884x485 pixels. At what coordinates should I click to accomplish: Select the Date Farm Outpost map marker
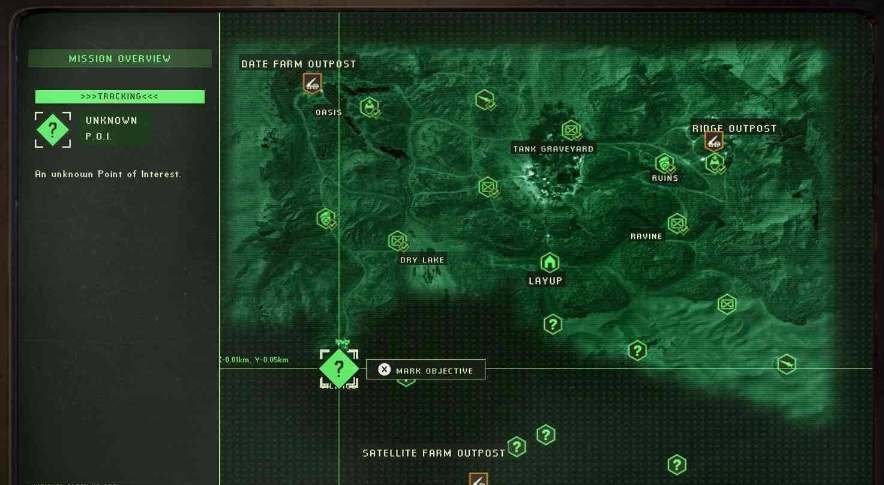point(314,82)
